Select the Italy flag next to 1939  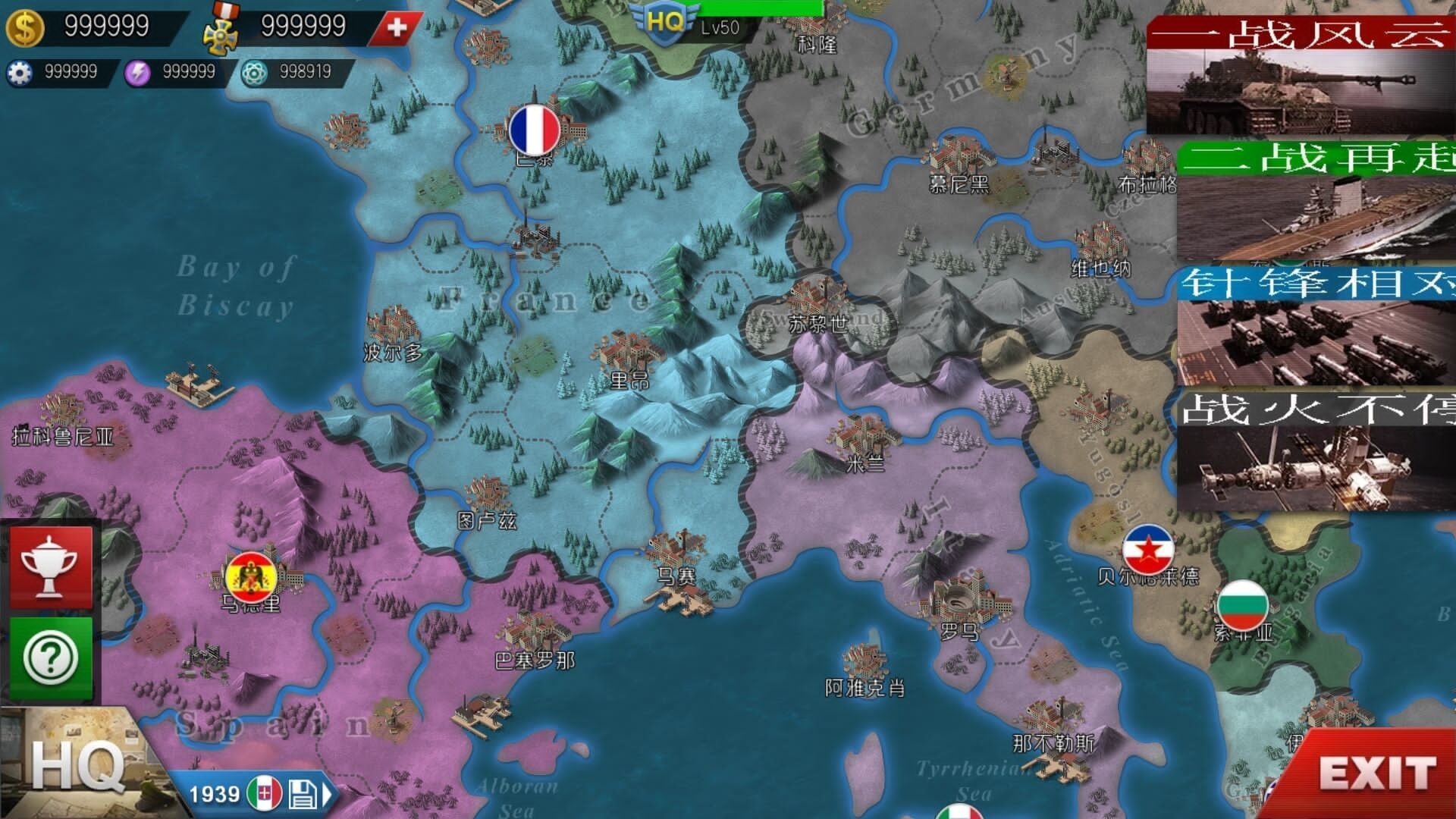pos(265,792)
